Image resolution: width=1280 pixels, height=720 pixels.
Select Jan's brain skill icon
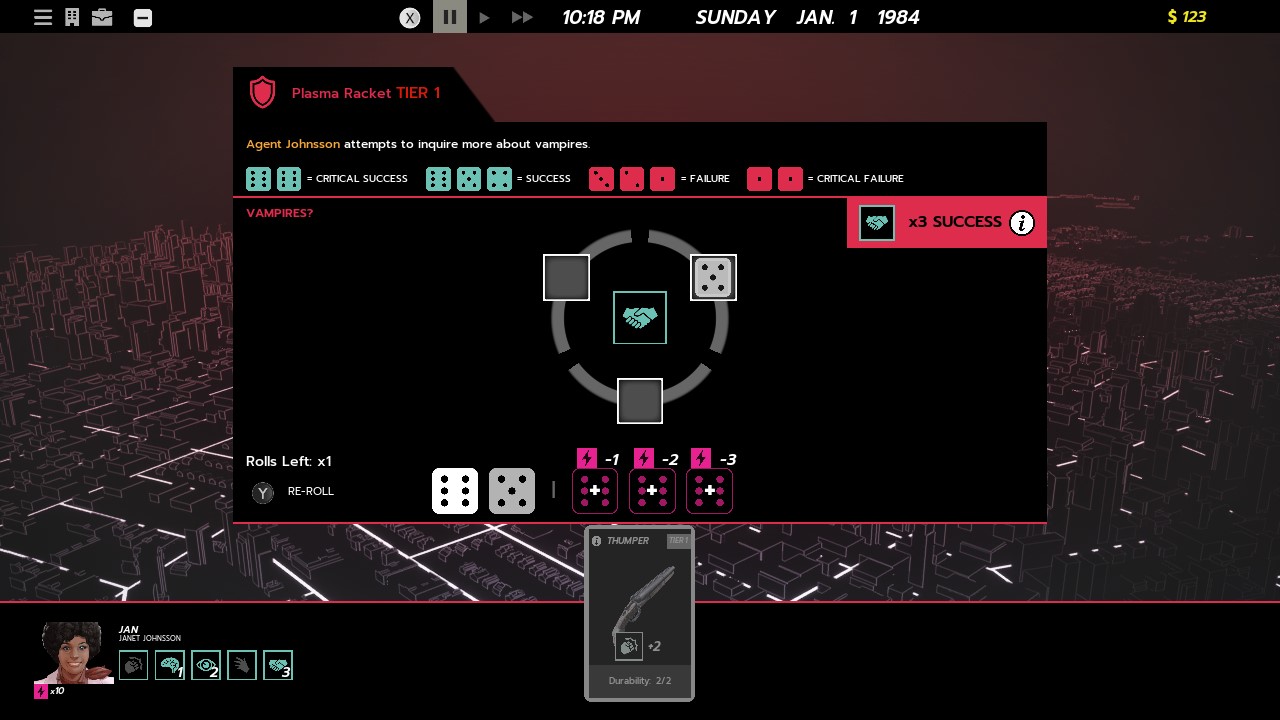(170, 664)
